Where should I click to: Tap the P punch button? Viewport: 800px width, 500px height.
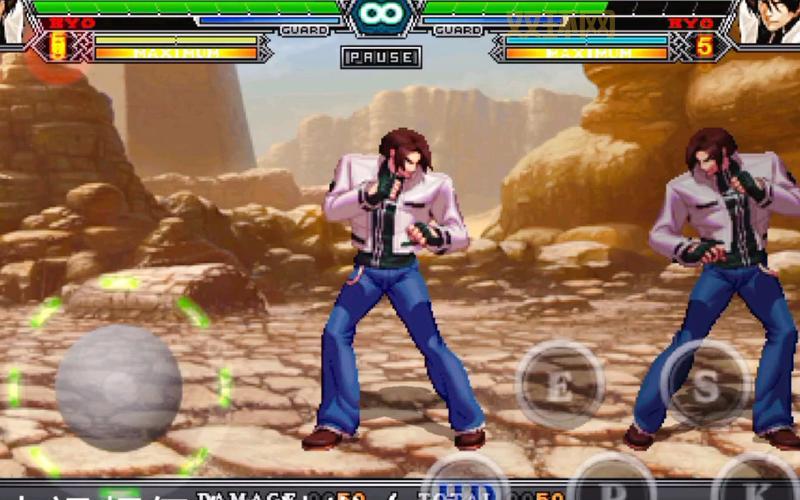611,484
